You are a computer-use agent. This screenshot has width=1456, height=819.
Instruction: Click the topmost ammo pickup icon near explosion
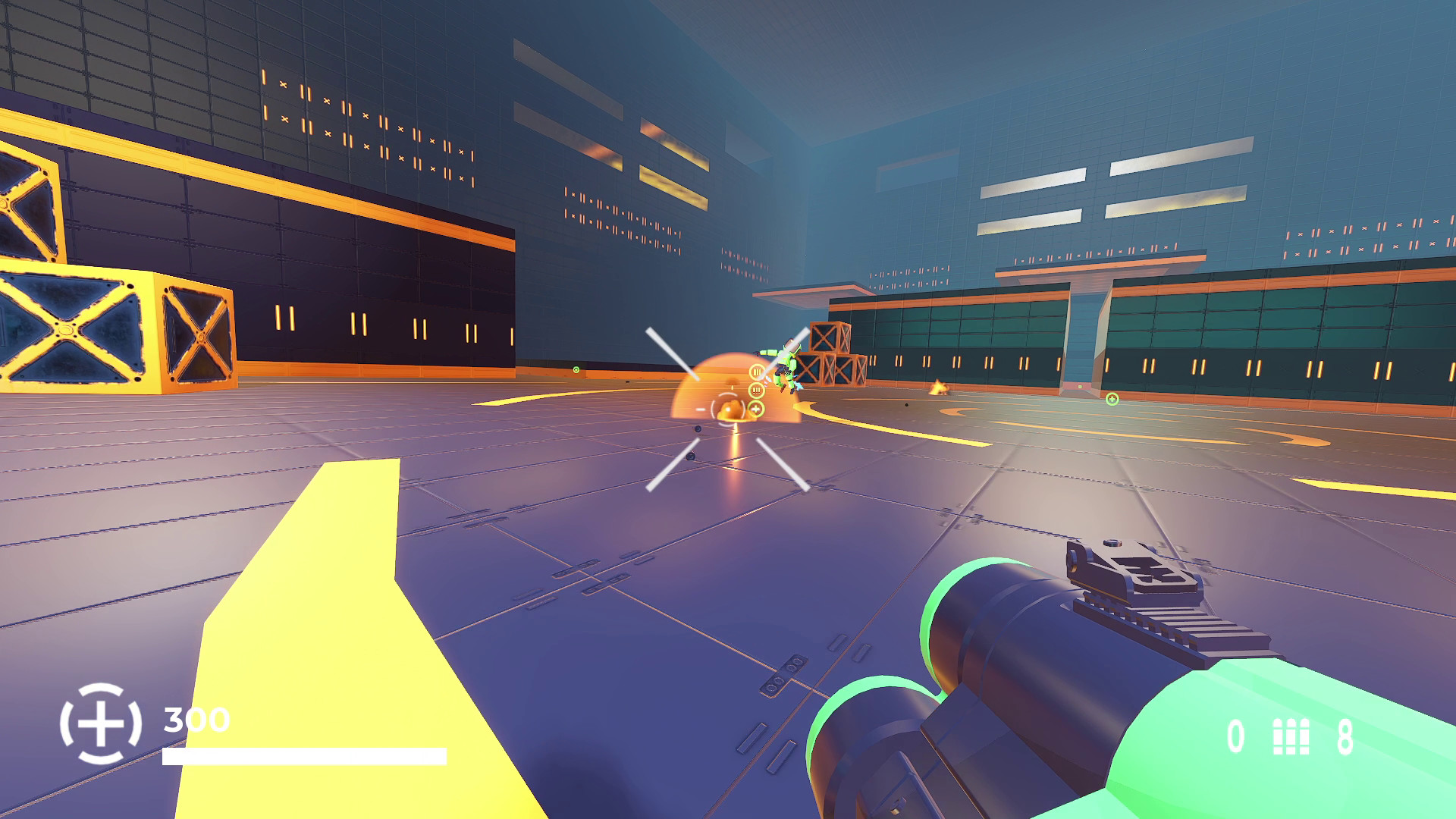pyautogui.click(x=757, y=371)
